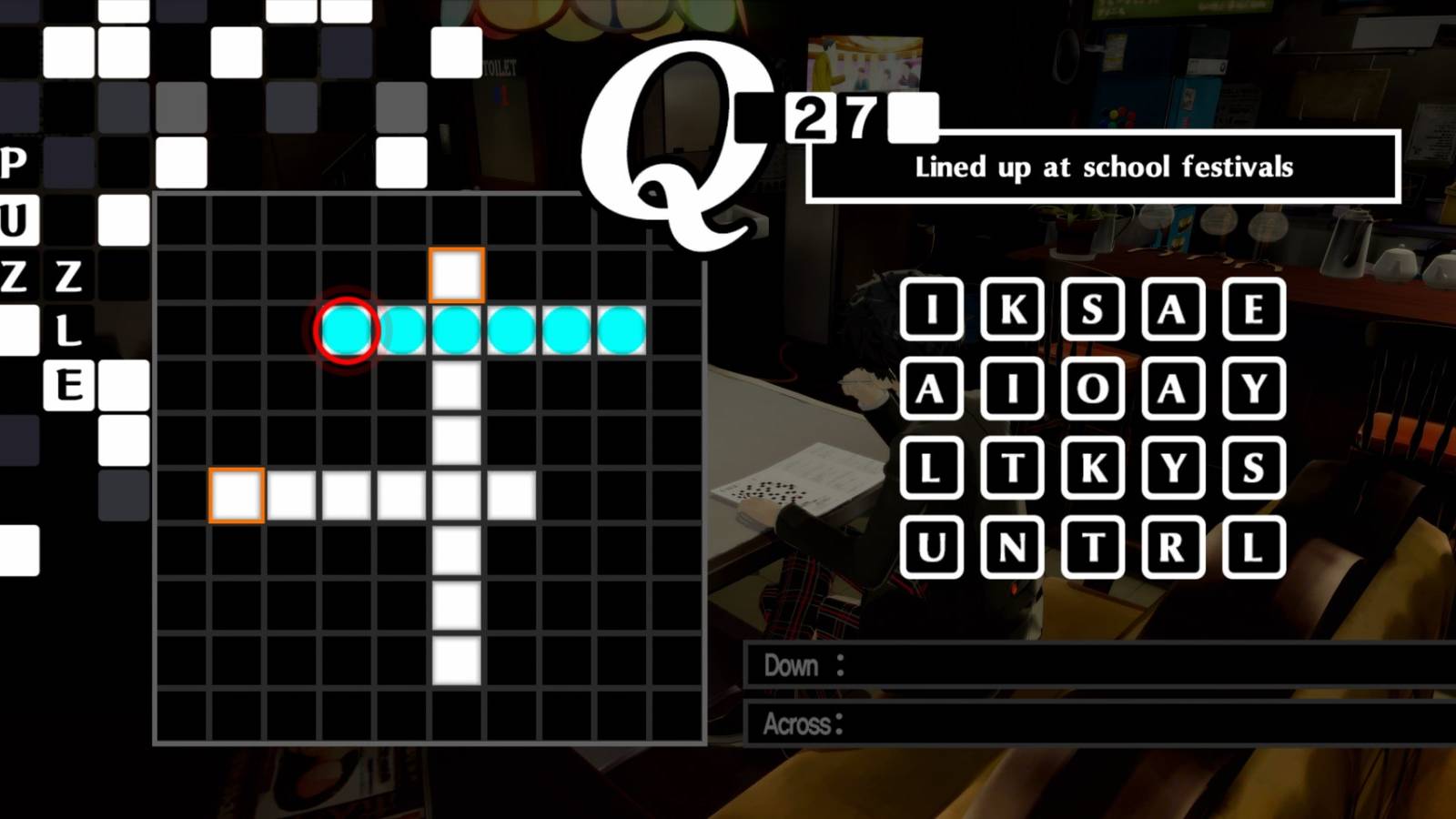Open the Q27 question banner
Image resolution: width=1456 pixels, height=819 pixels.
point(833,115)
